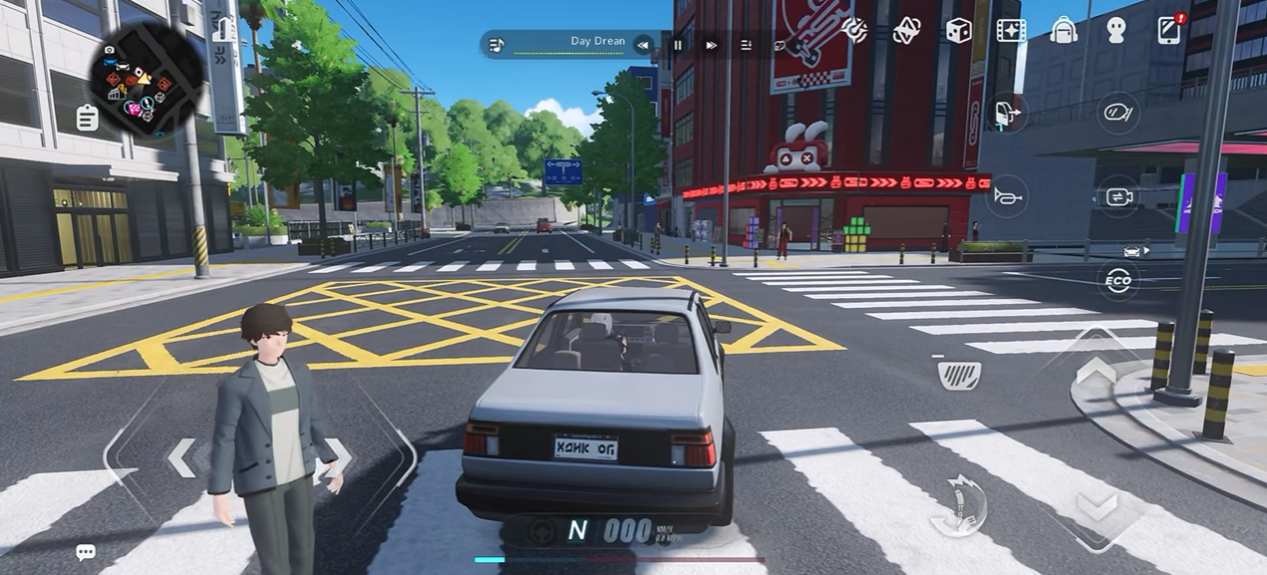Open the film strip sparkle menu
The height and width of the screenshot is (575, 1267).
click(1011, 30)
